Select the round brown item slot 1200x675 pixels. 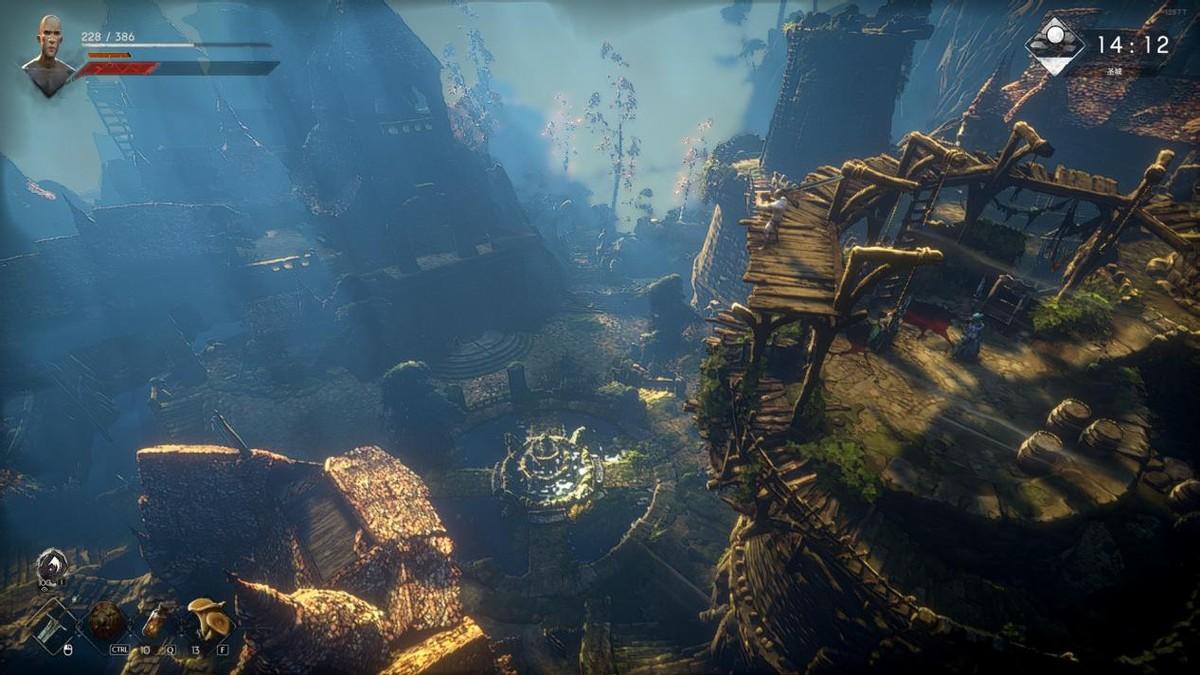point(107,621)
